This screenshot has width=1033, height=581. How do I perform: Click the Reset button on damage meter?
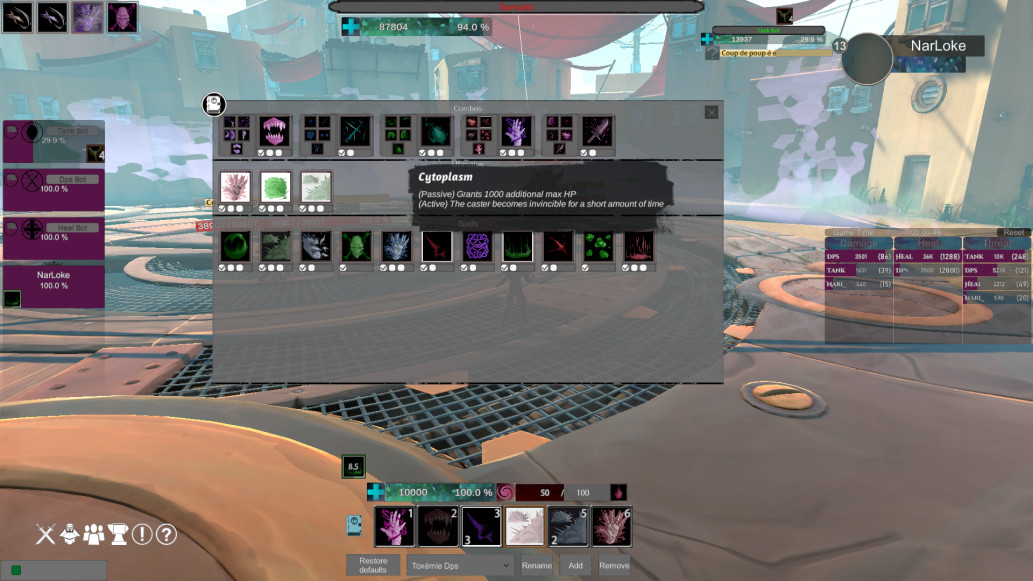pos(1014,232)
